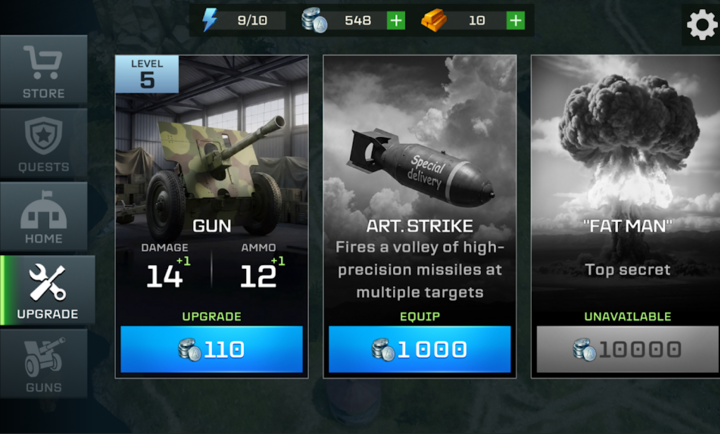Go to the Home tab
The height and width of the screenshot is (434, 720).
pos(43,216)
